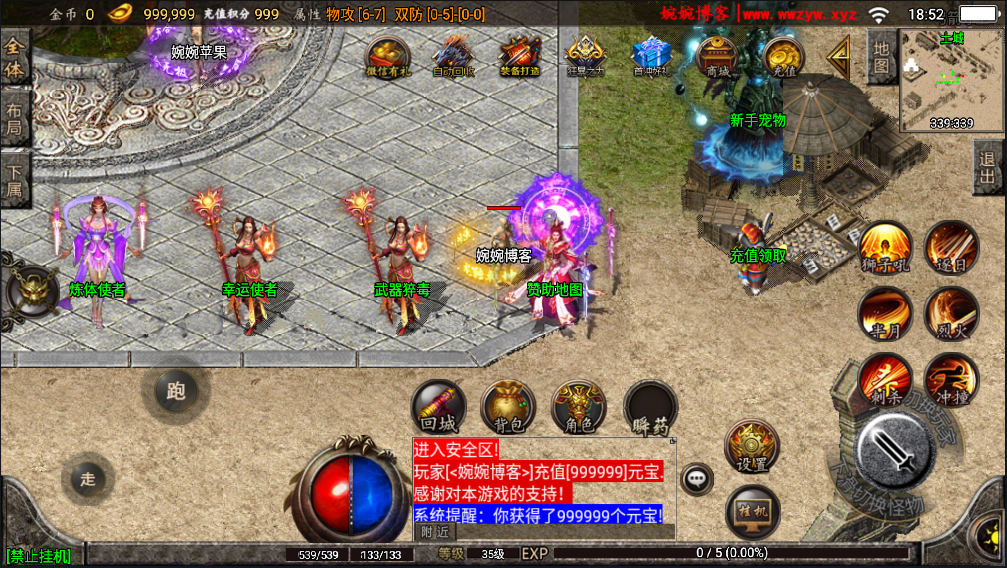Switch chat to the 附近 tab
Viewport: 1007px width, 568px height.
(x=434, y=532)
